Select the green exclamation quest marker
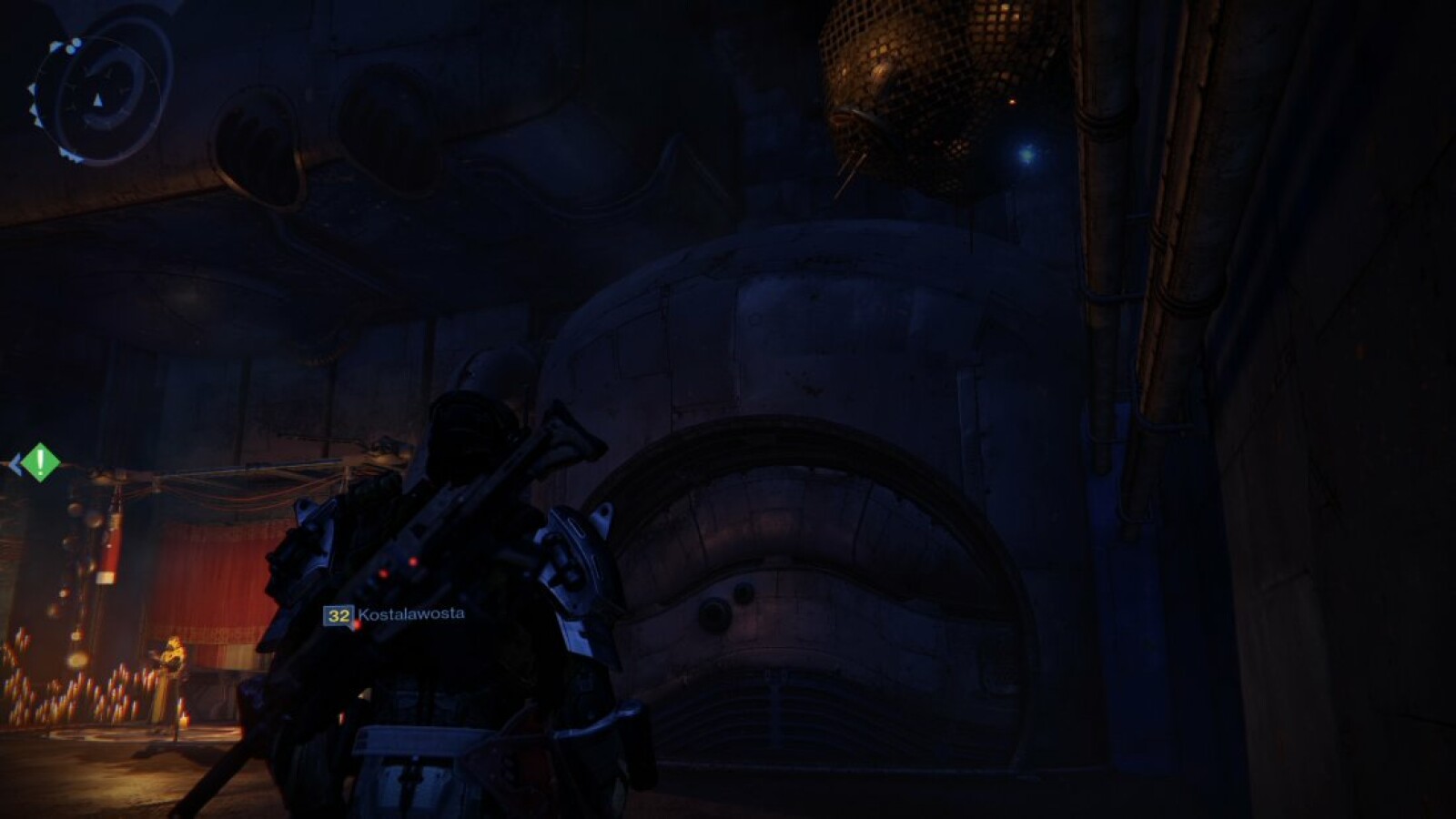 point(40,463)
